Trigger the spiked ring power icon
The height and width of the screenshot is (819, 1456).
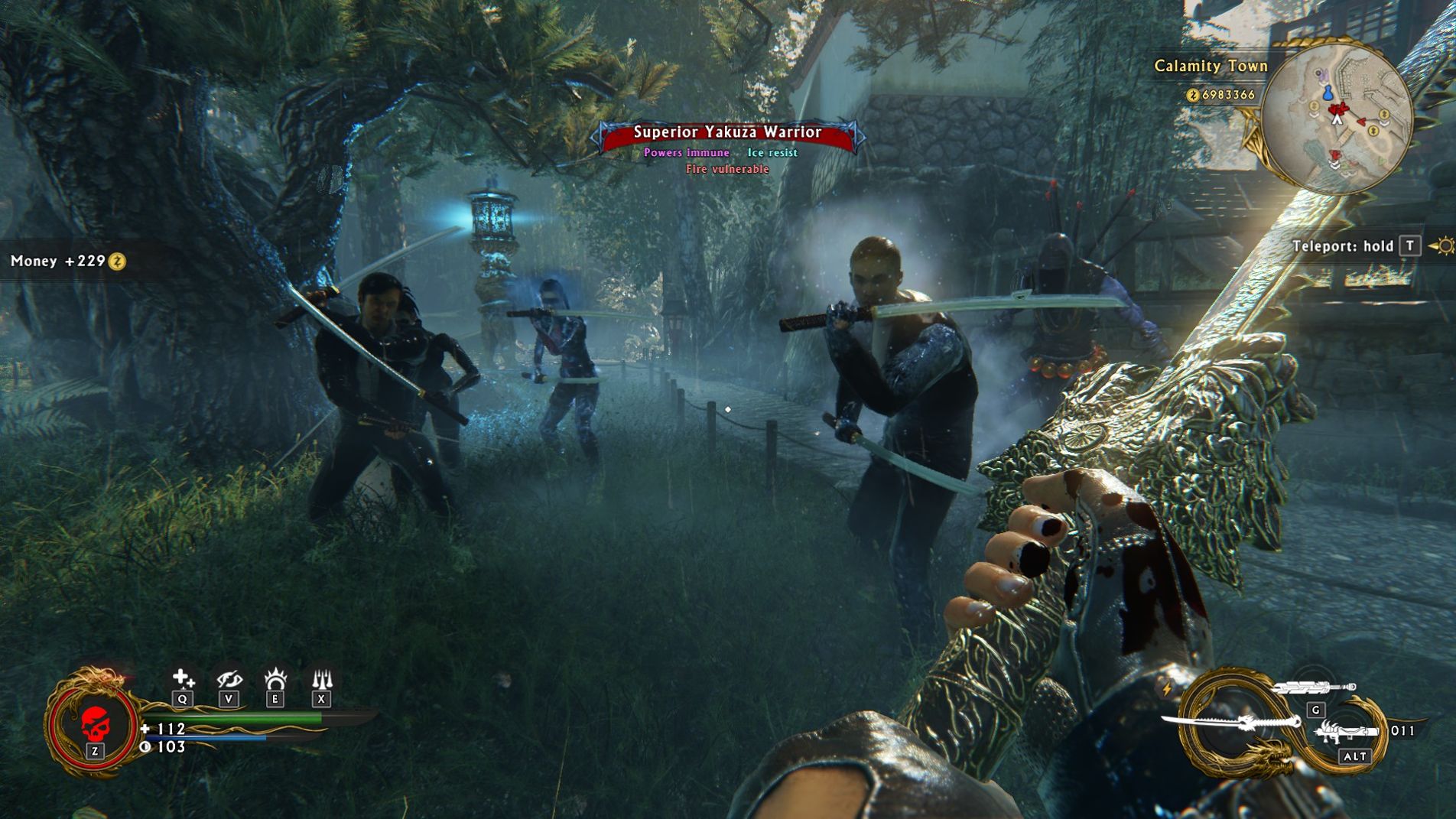(275, 678)
